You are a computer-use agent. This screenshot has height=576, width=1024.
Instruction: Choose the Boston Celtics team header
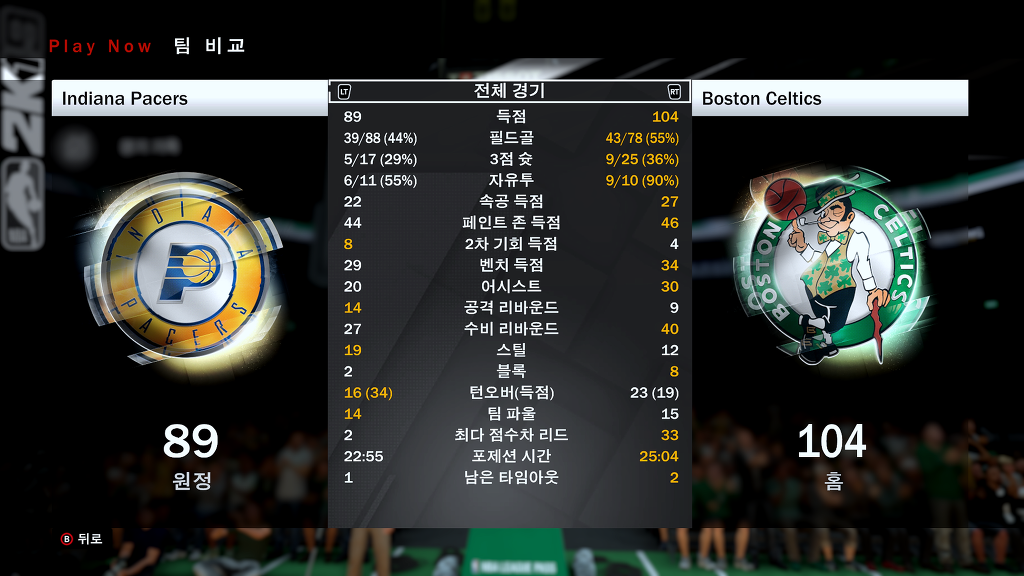pyautogui.click(x=829, y=98)
